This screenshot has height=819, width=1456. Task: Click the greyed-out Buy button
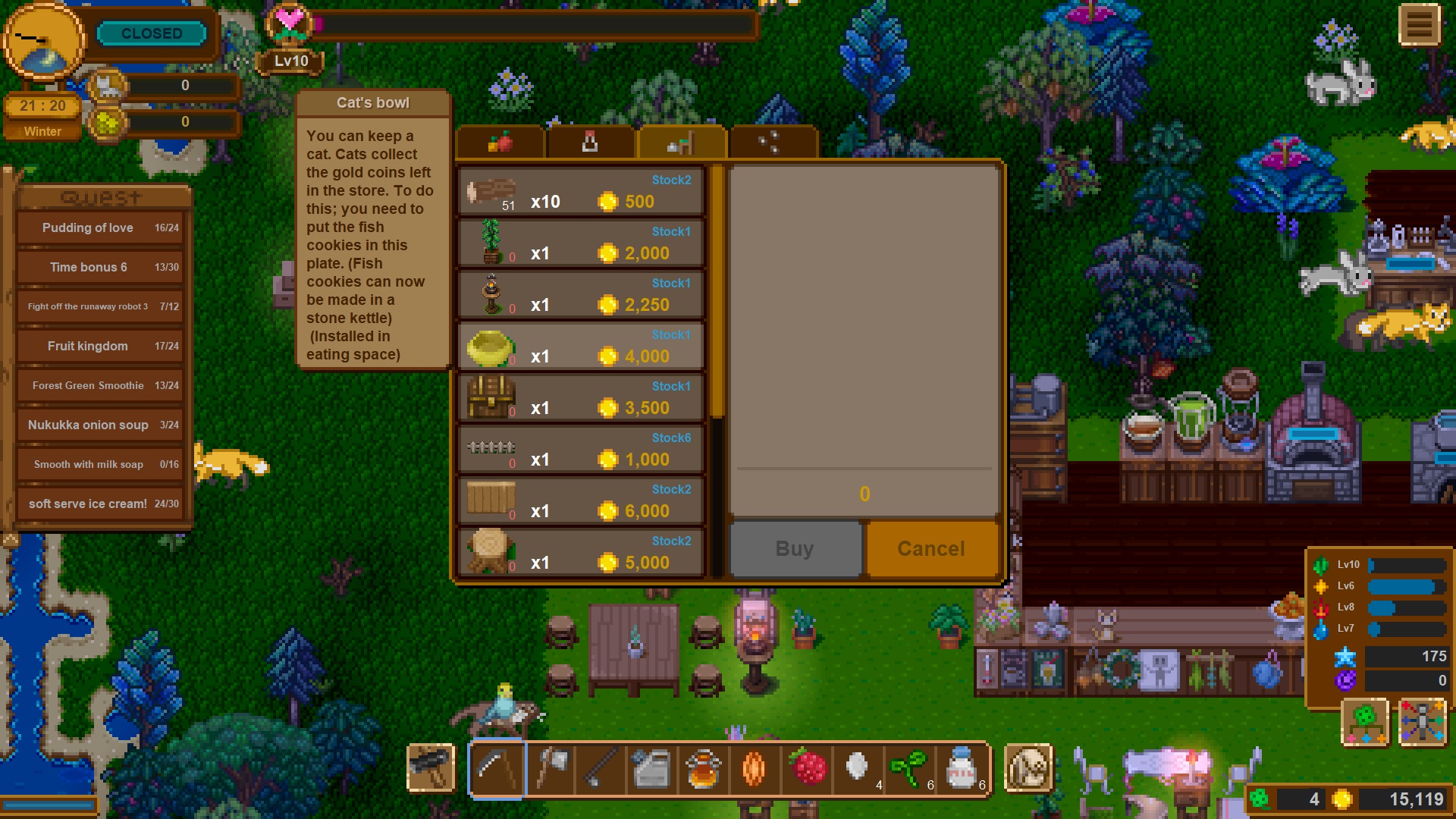[795, 548]
